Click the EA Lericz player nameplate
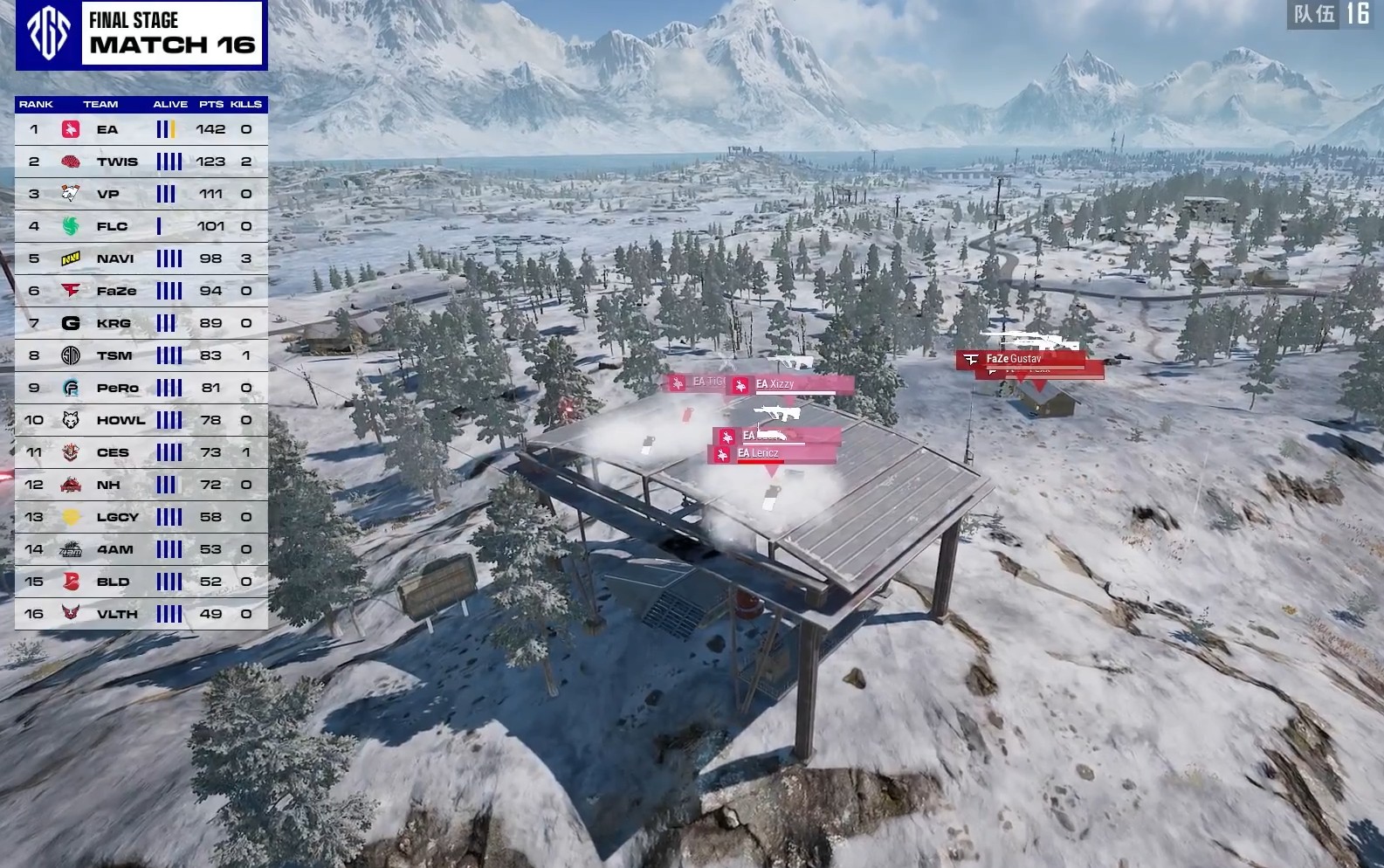This screenshot has width=1384, height=868. (x=770, y=453)
